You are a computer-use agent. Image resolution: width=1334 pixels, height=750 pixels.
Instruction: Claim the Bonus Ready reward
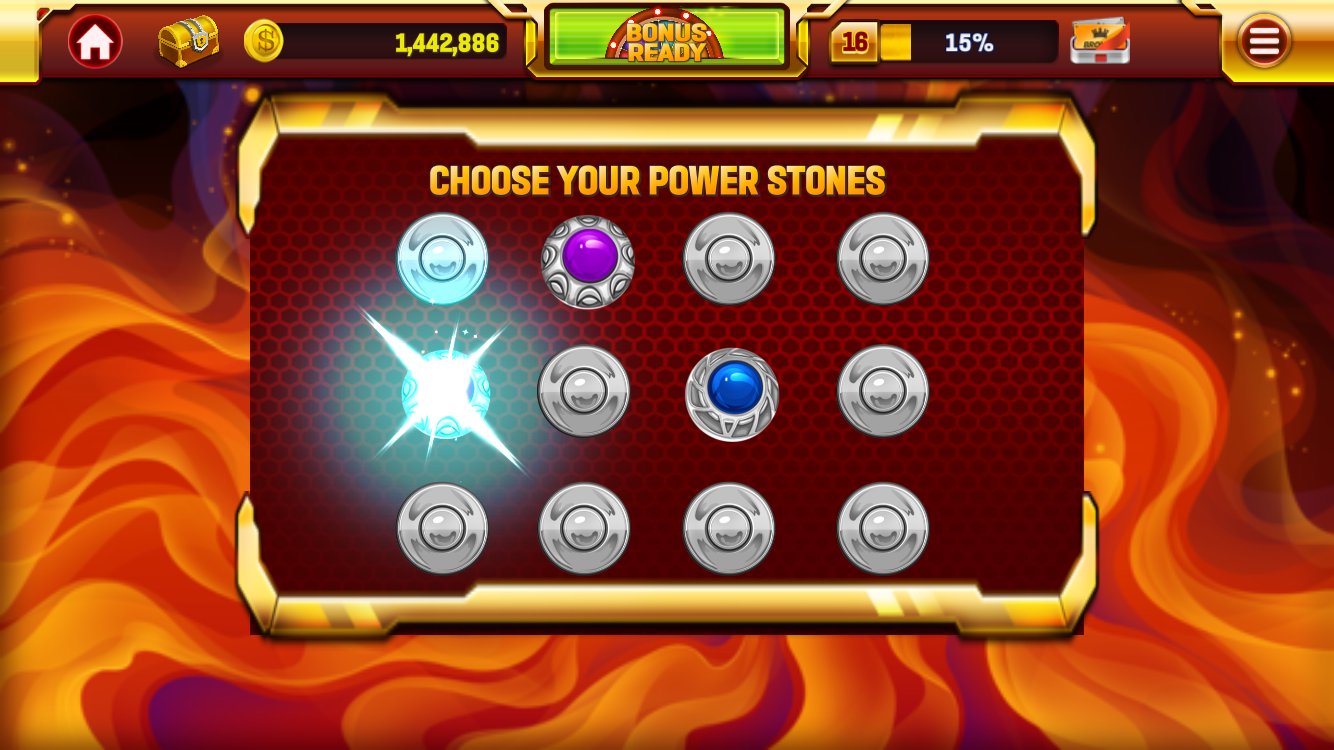tap(667, 38)
